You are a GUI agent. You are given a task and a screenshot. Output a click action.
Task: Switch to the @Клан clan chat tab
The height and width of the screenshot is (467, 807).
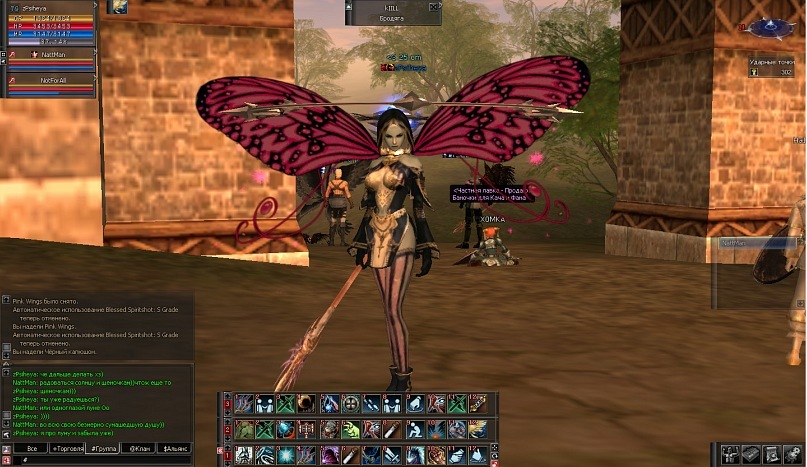[x=139, y=450]
